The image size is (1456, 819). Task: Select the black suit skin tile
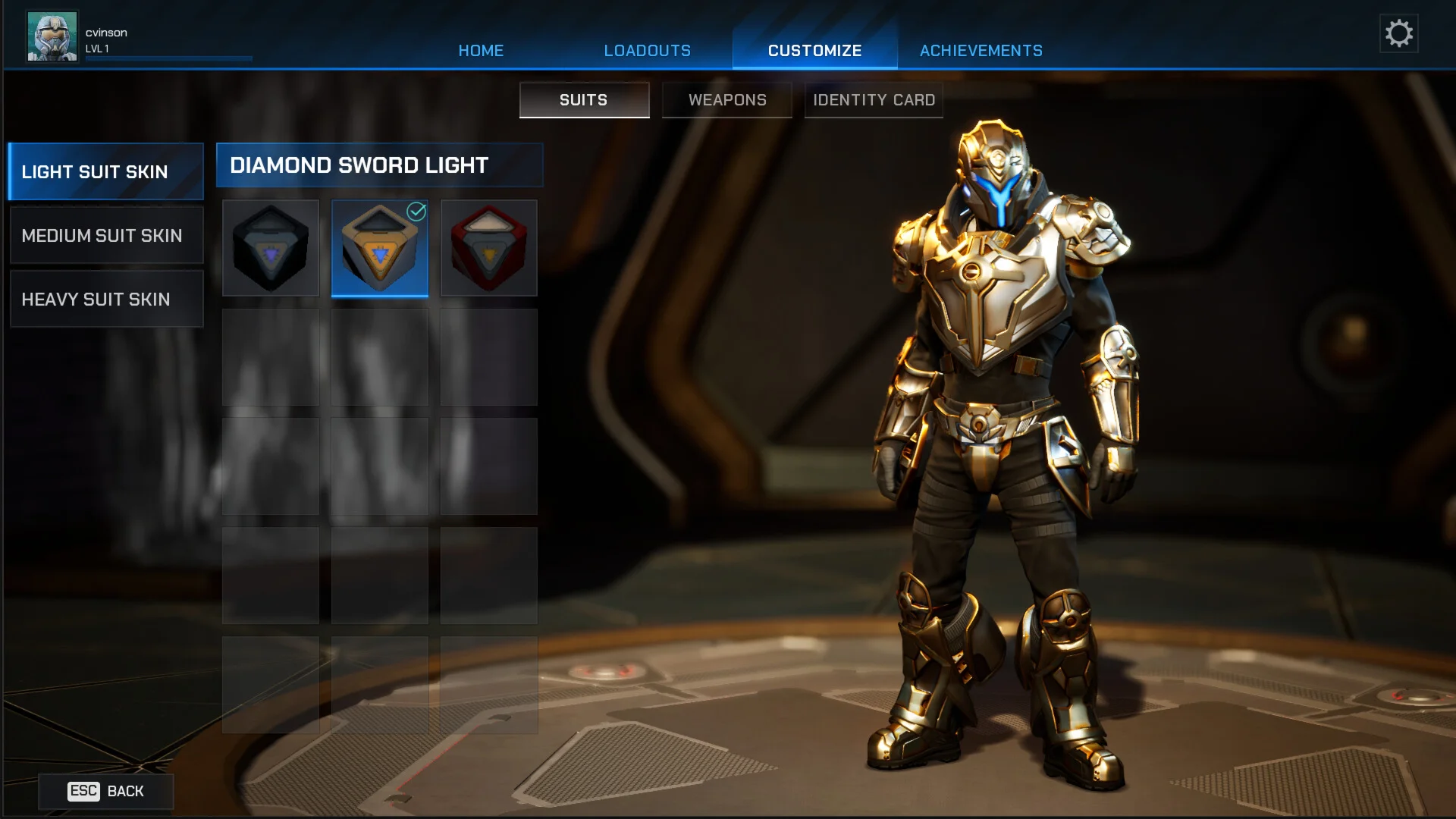(271, 248)
